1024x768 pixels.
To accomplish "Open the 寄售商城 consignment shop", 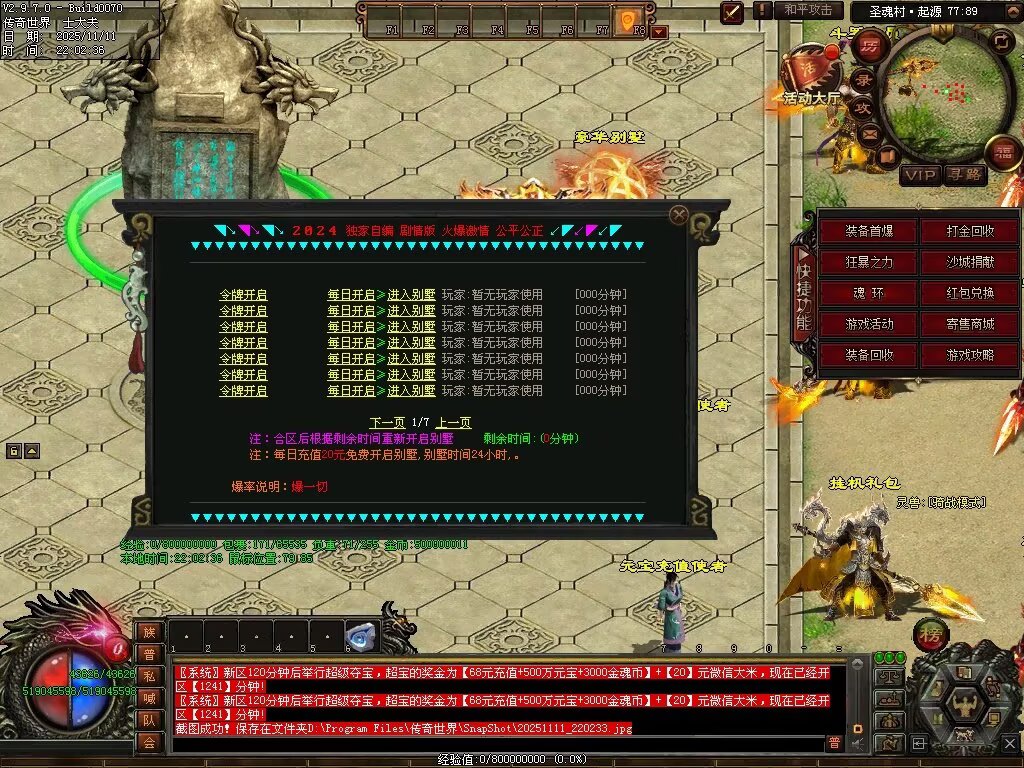I will (x=970, y=325).
